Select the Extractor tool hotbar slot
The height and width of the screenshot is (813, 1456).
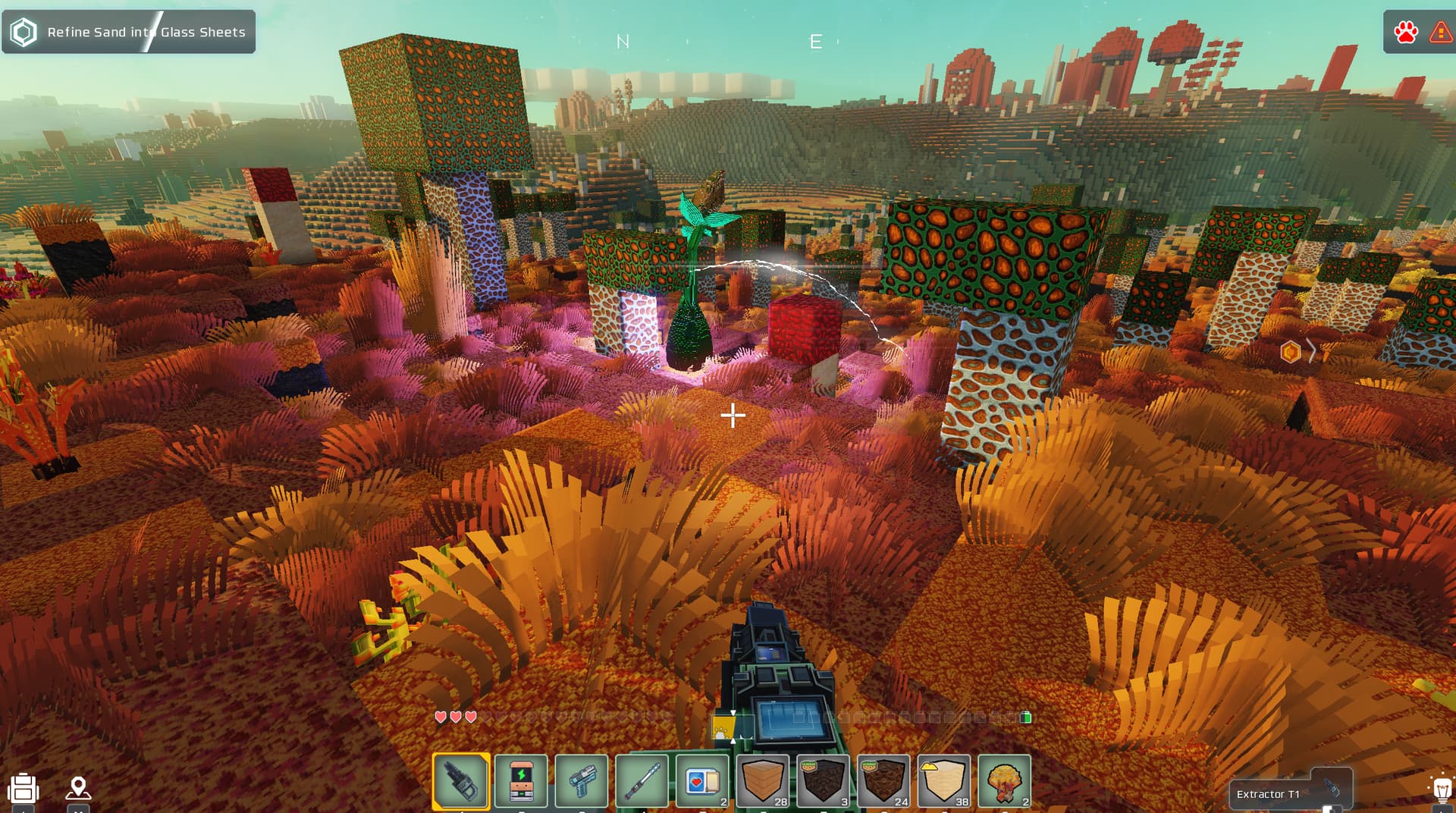[460, 780]
